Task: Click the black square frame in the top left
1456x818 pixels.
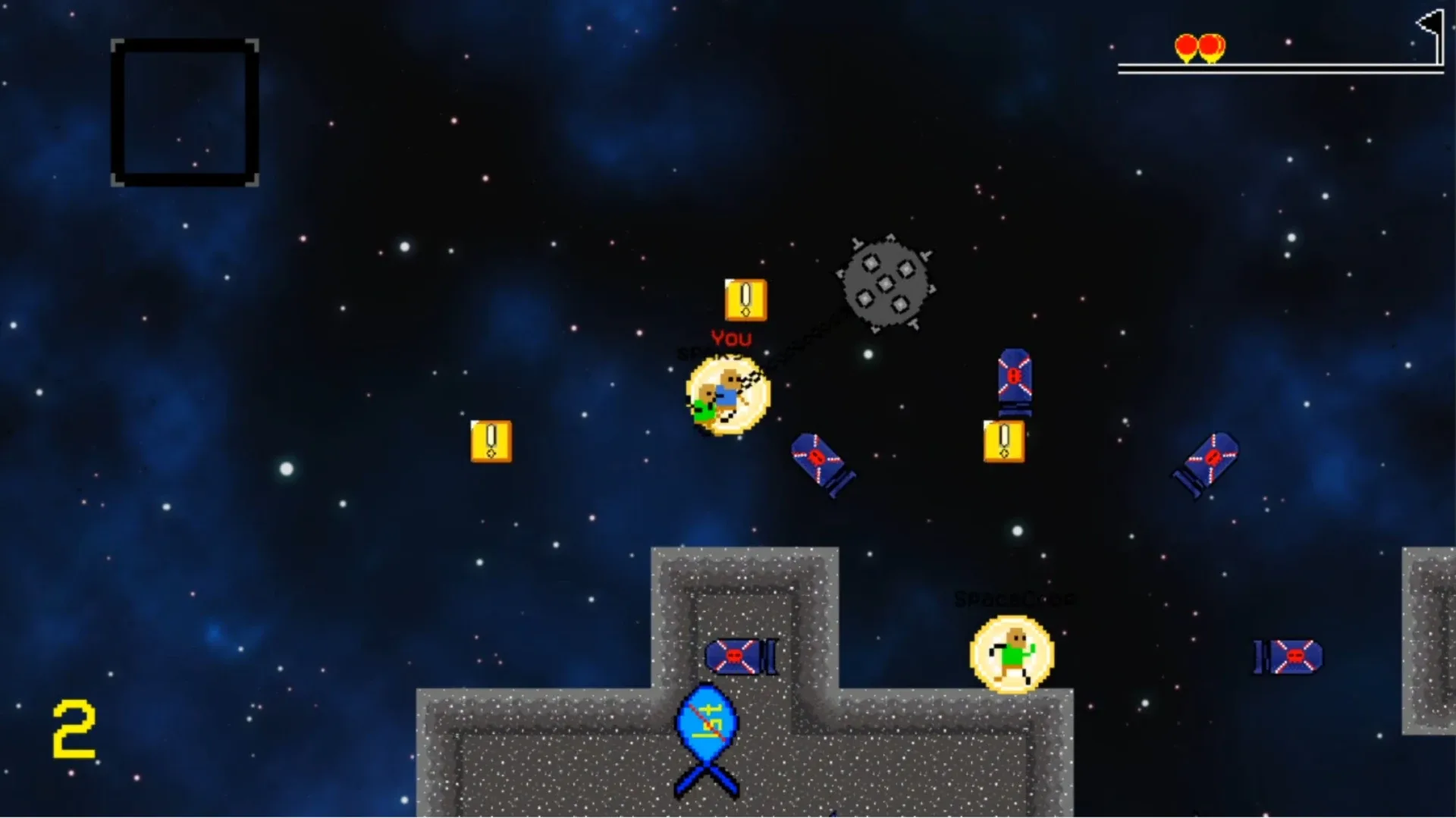Action: pyautogui.click(x=184, y=111)
